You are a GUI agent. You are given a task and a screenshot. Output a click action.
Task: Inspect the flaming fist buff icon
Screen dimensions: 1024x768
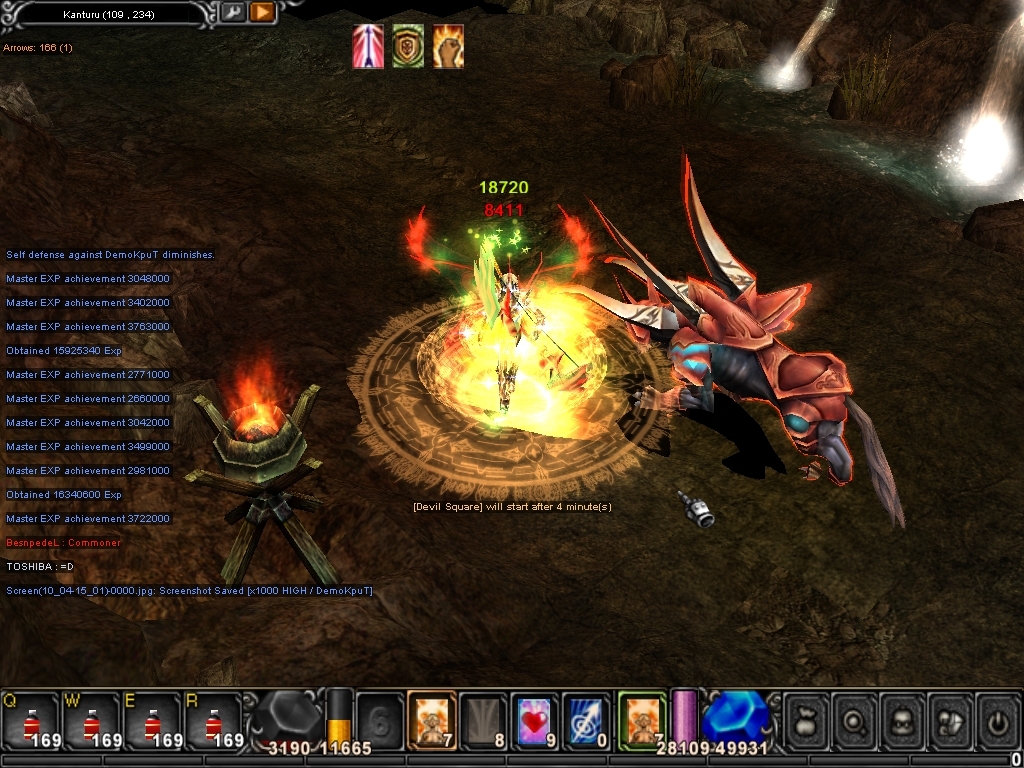[448, 47]
